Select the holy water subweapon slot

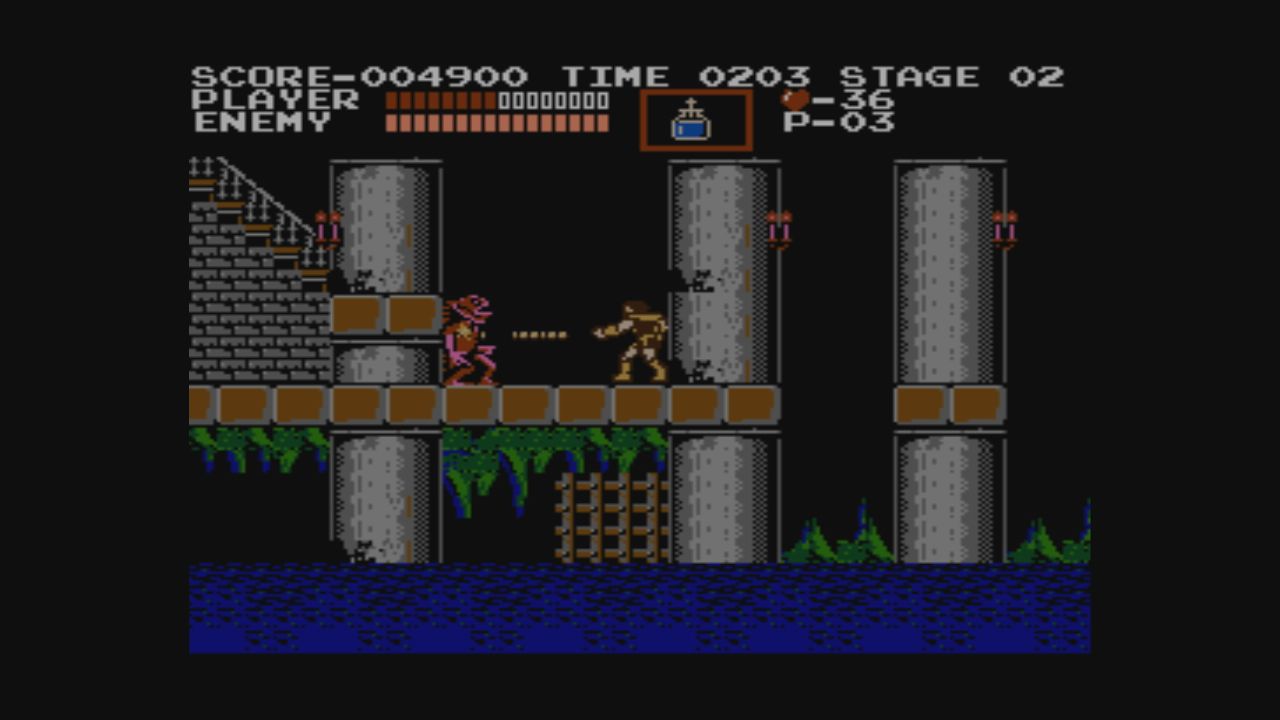[x=695, y=121]
